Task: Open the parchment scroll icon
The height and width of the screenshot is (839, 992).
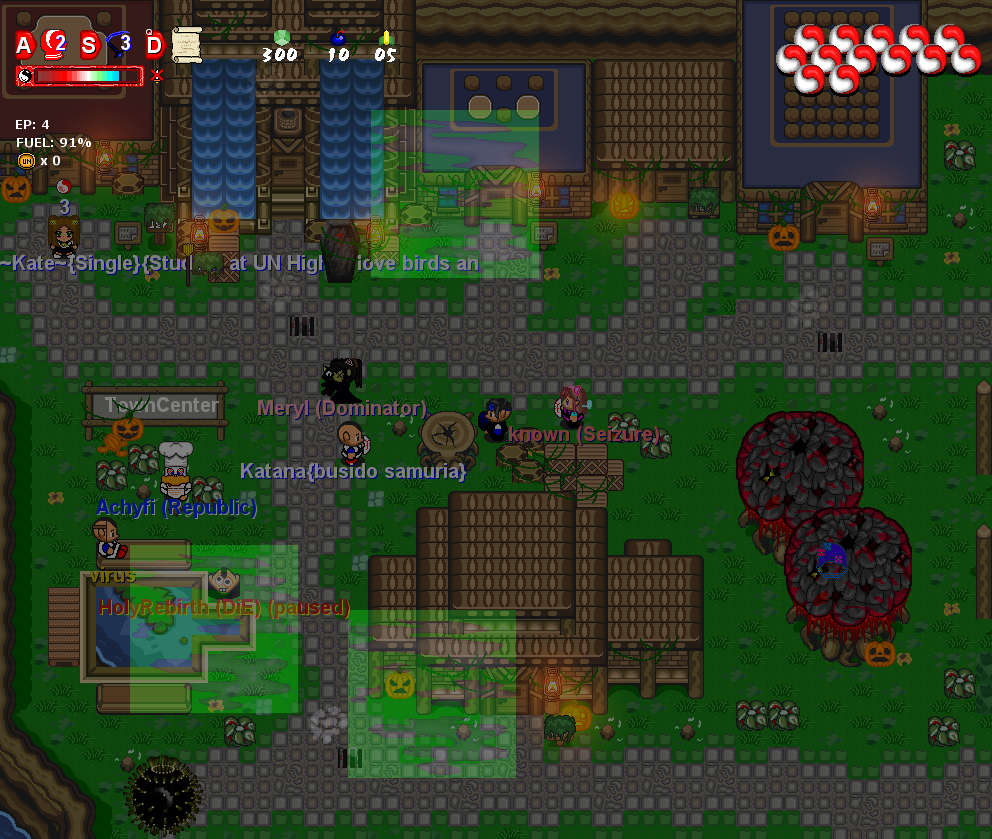Action: (186, 43)
